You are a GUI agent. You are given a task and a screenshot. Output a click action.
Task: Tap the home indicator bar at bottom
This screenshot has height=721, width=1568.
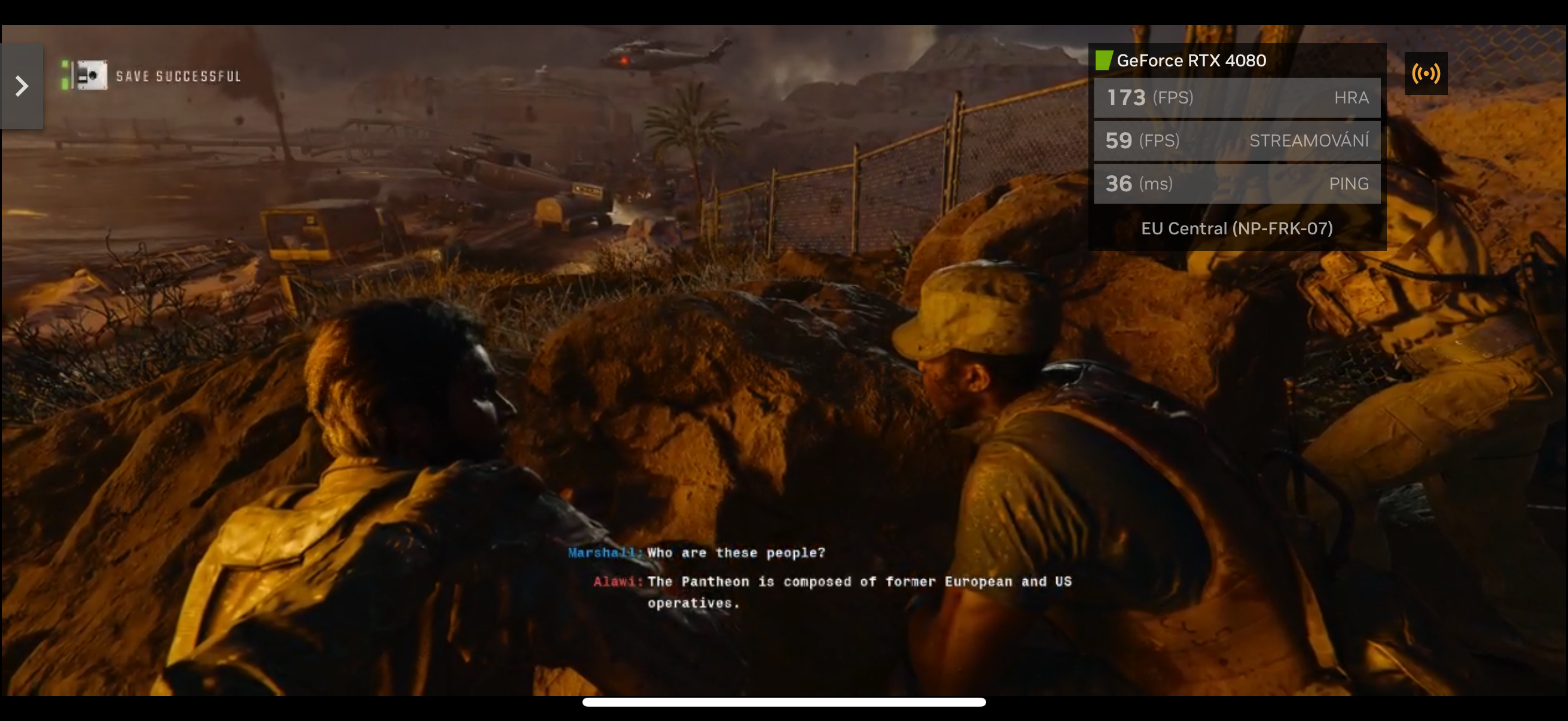pos(784,702)
